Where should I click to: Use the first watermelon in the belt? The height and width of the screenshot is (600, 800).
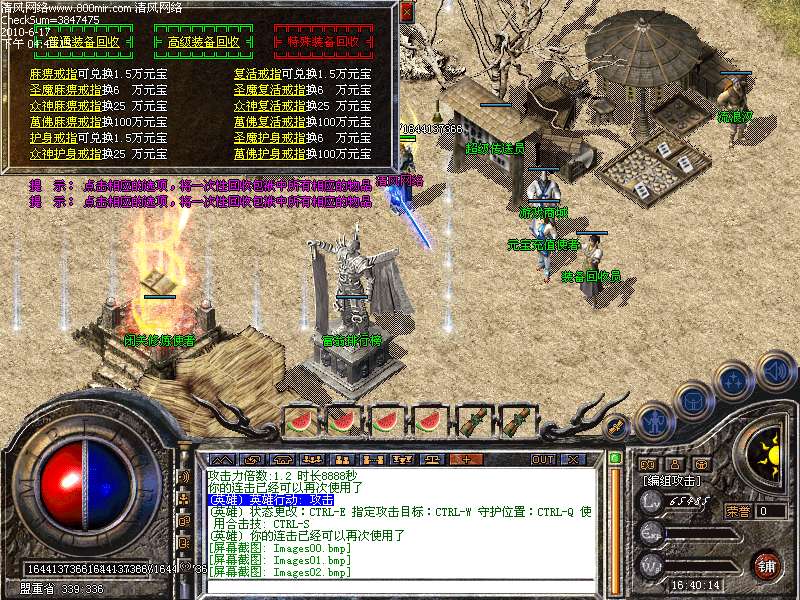300,422
